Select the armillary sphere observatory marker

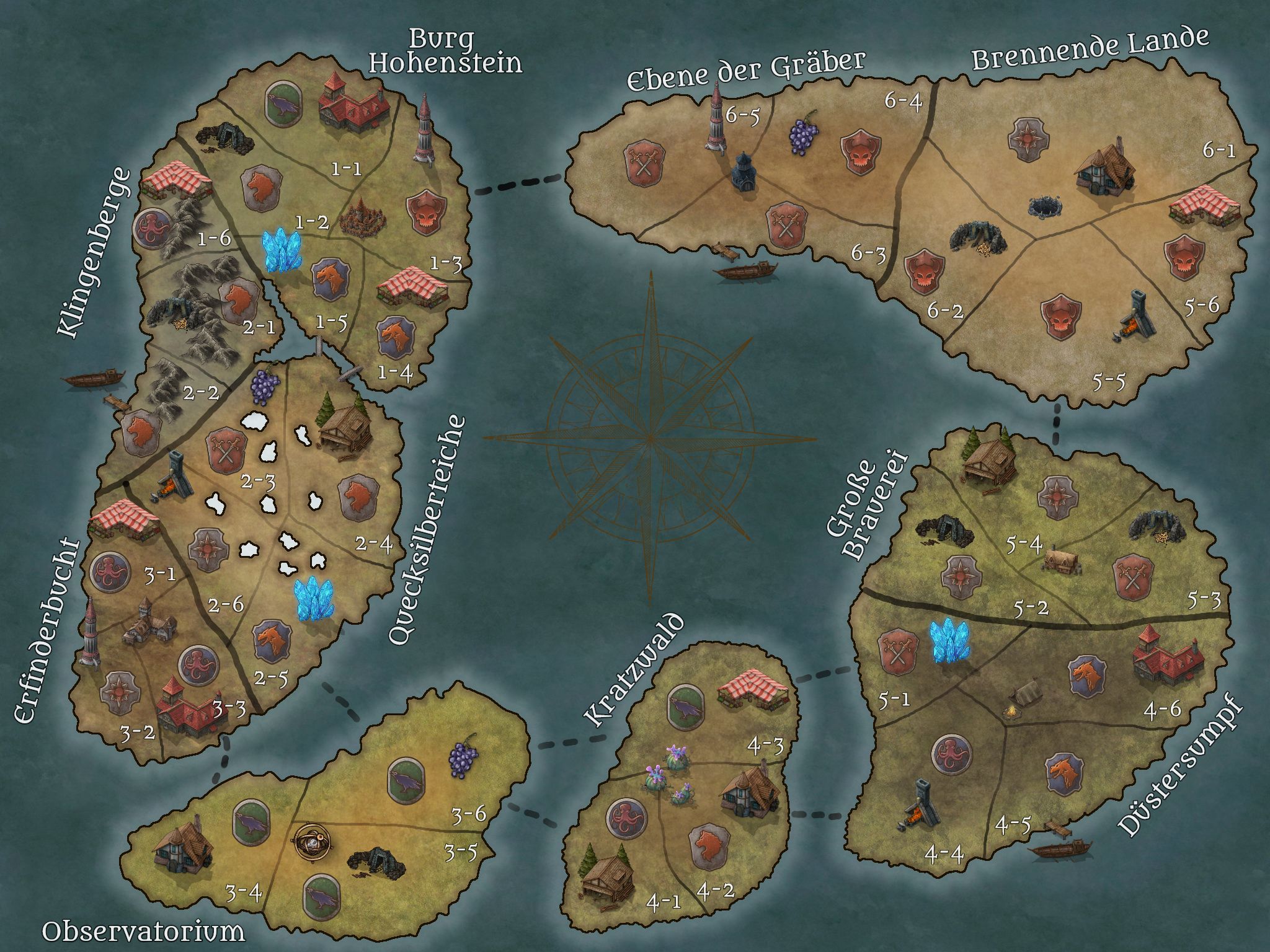pyautogui.click(x=314, y=841)
